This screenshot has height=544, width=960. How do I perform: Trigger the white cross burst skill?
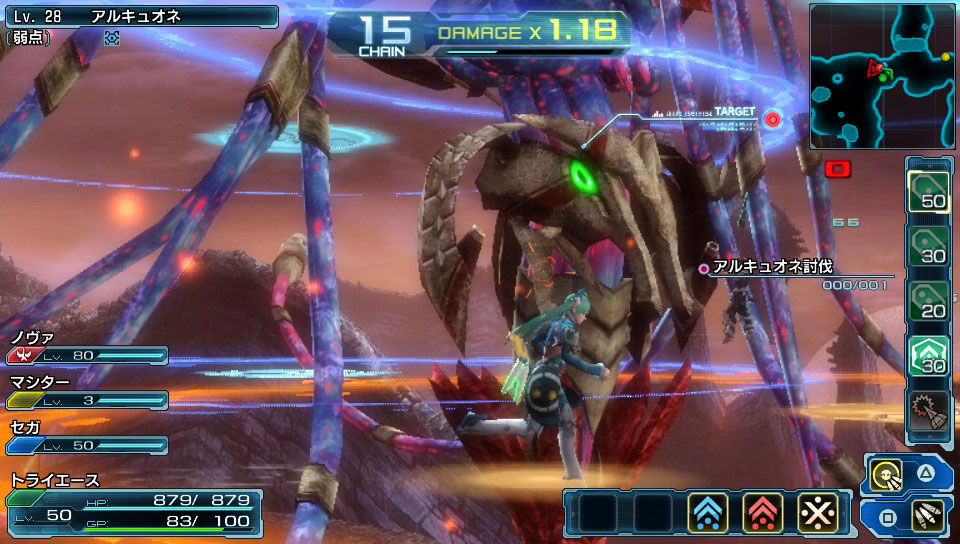pyautogui.click(x=817, y=513)
